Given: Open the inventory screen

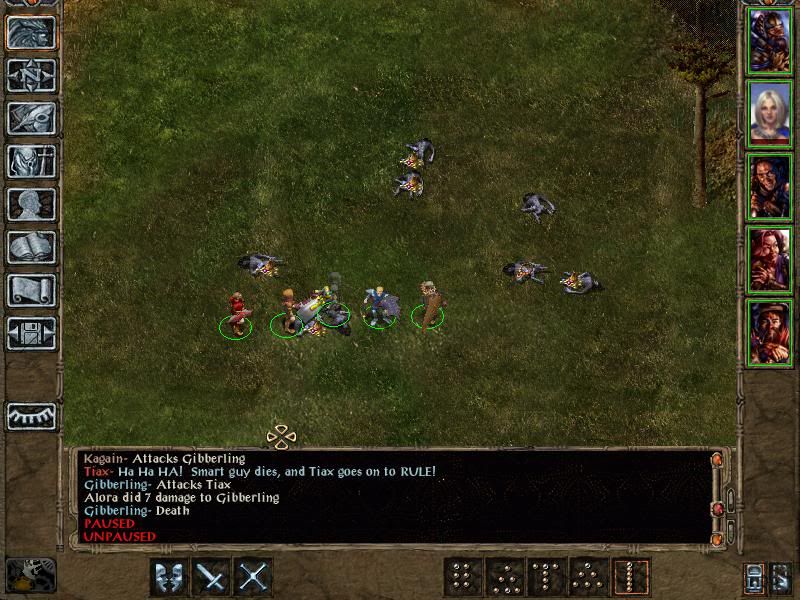Looking at the screenshot, I should click(x=31, y=161).
